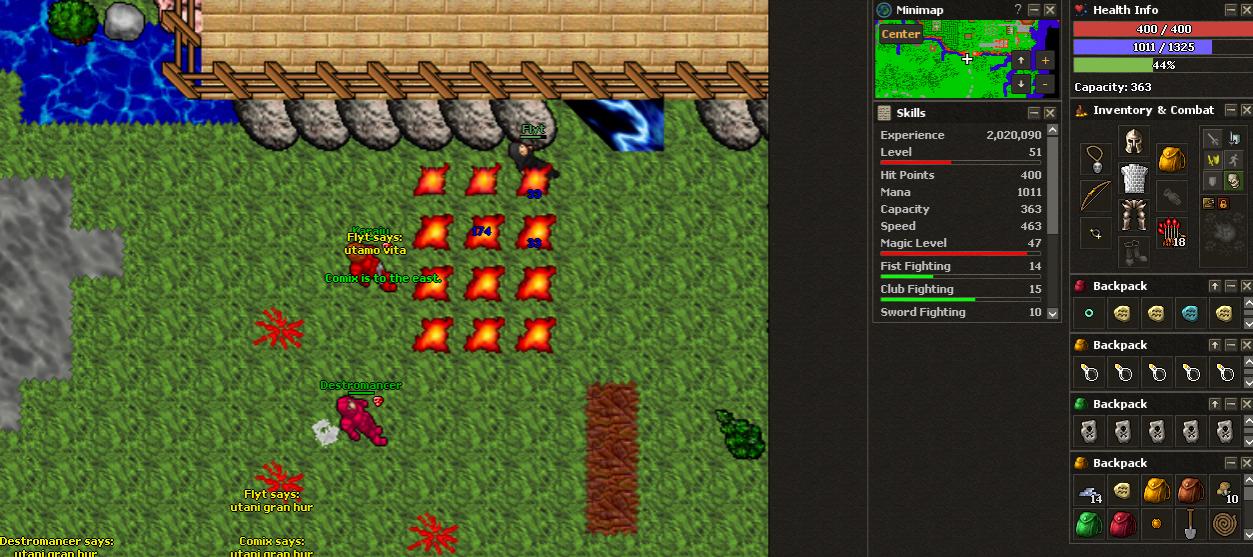The height and width of the screenshot is (557, 1253).
Task: Select the plate armor chest slot
Action: pyautogui.click(x=1133, y=178)
